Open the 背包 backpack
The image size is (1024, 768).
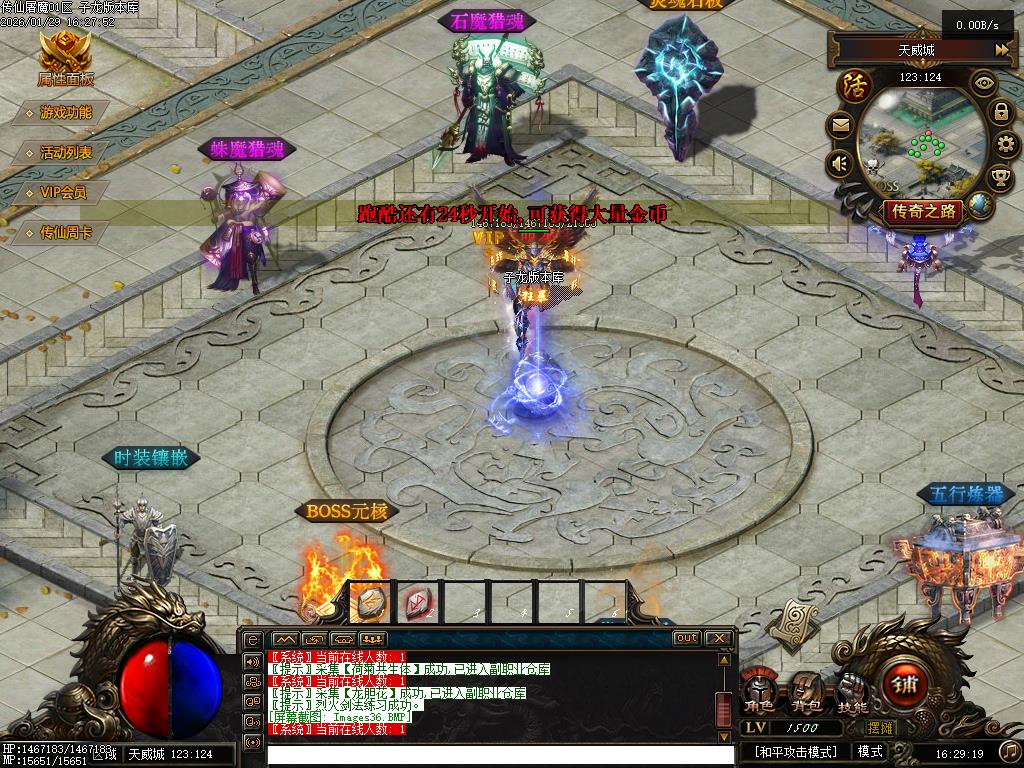pyautogui.click(x=805, y=691)
